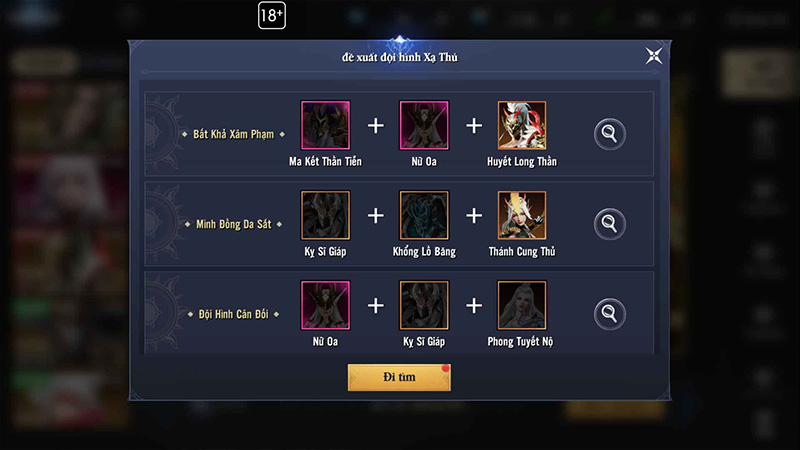Select the Phong Tuyết Nộ hero portrait

point(522,306)
